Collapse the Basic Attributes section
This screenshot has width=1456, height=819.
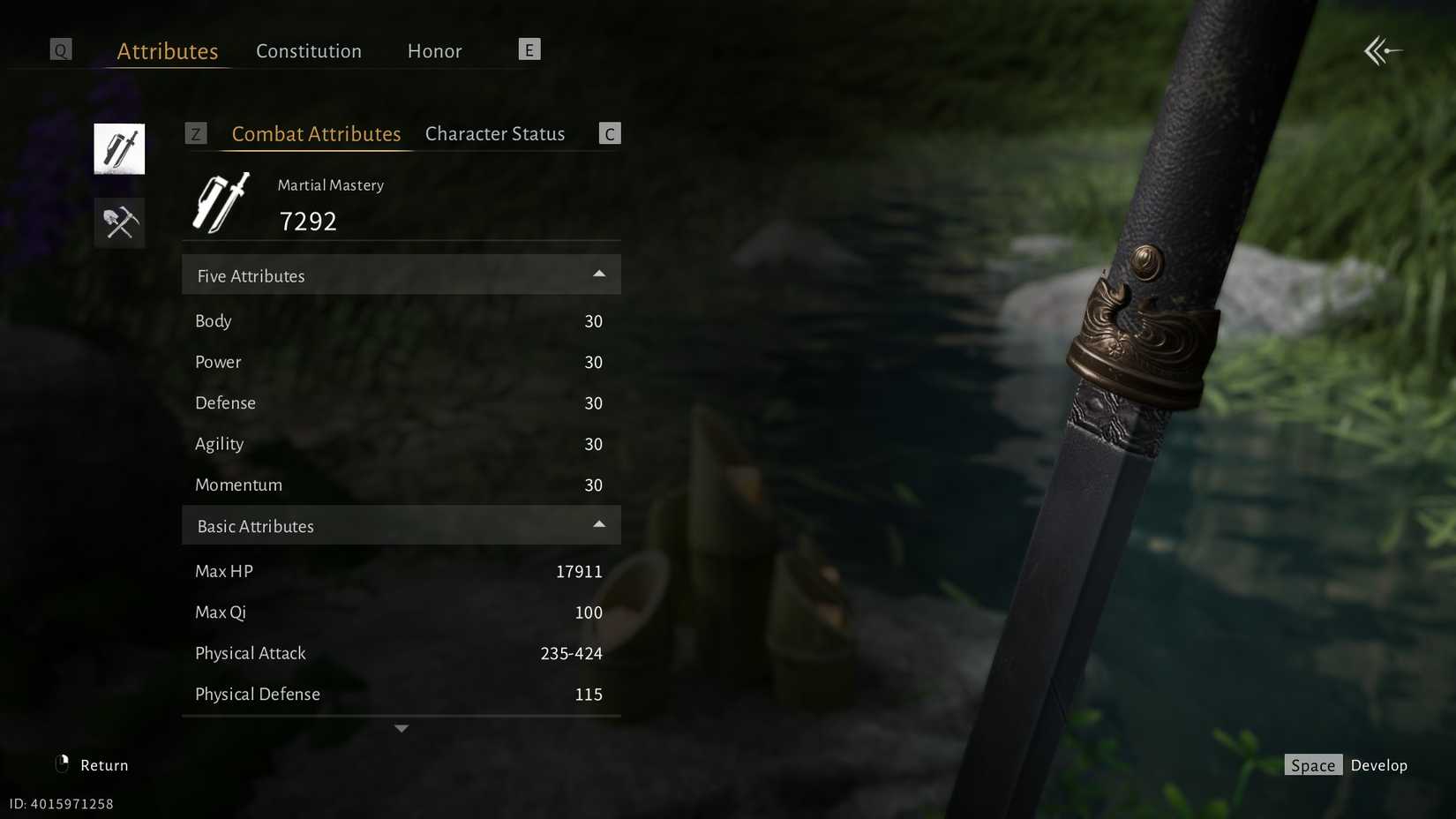(x=599, y=524)
